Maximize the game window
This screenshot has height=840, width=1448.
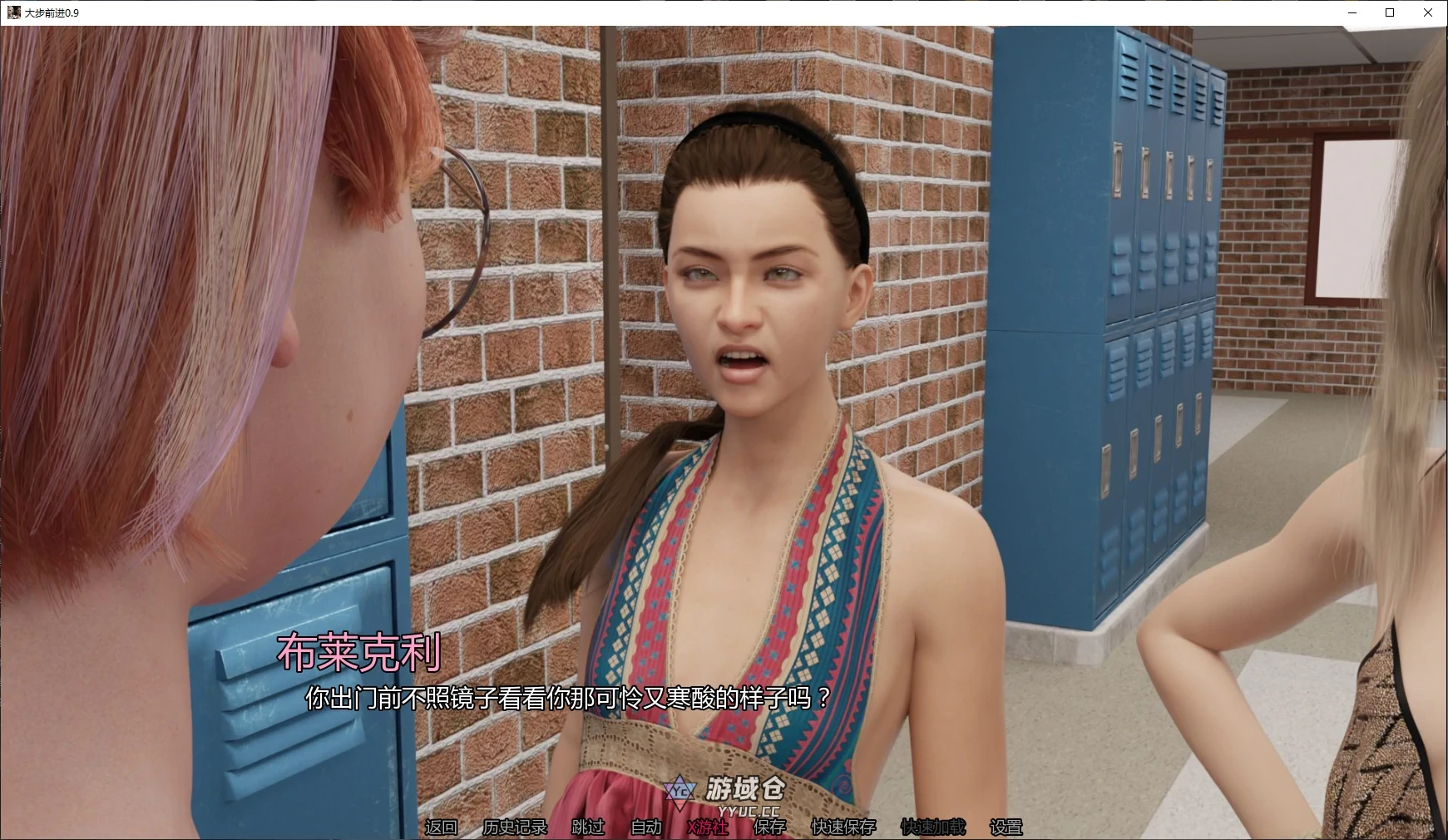pyautogui.click(x=1389, y=13)
